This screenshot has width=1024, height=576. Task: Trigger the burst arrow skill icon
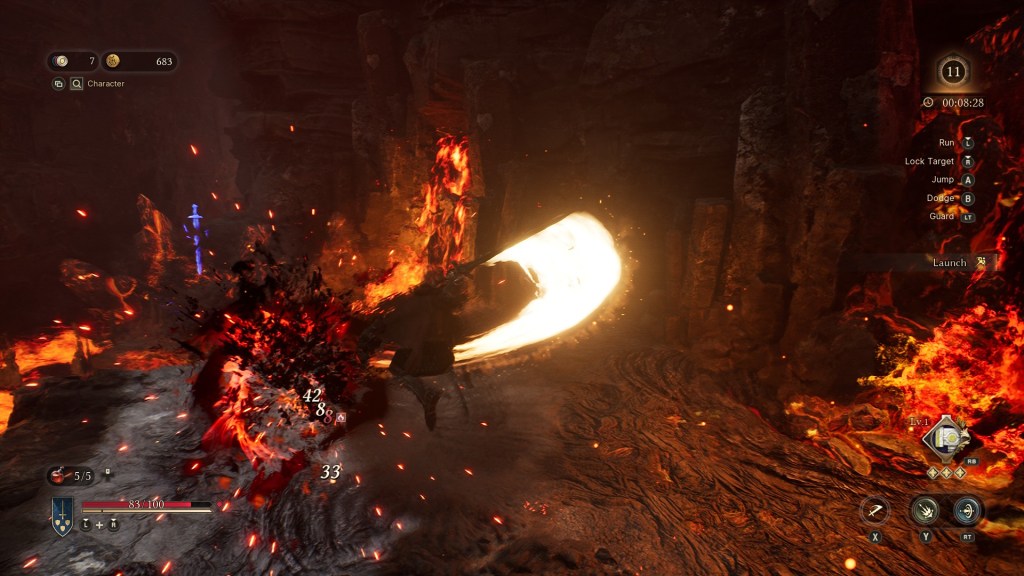924,510
